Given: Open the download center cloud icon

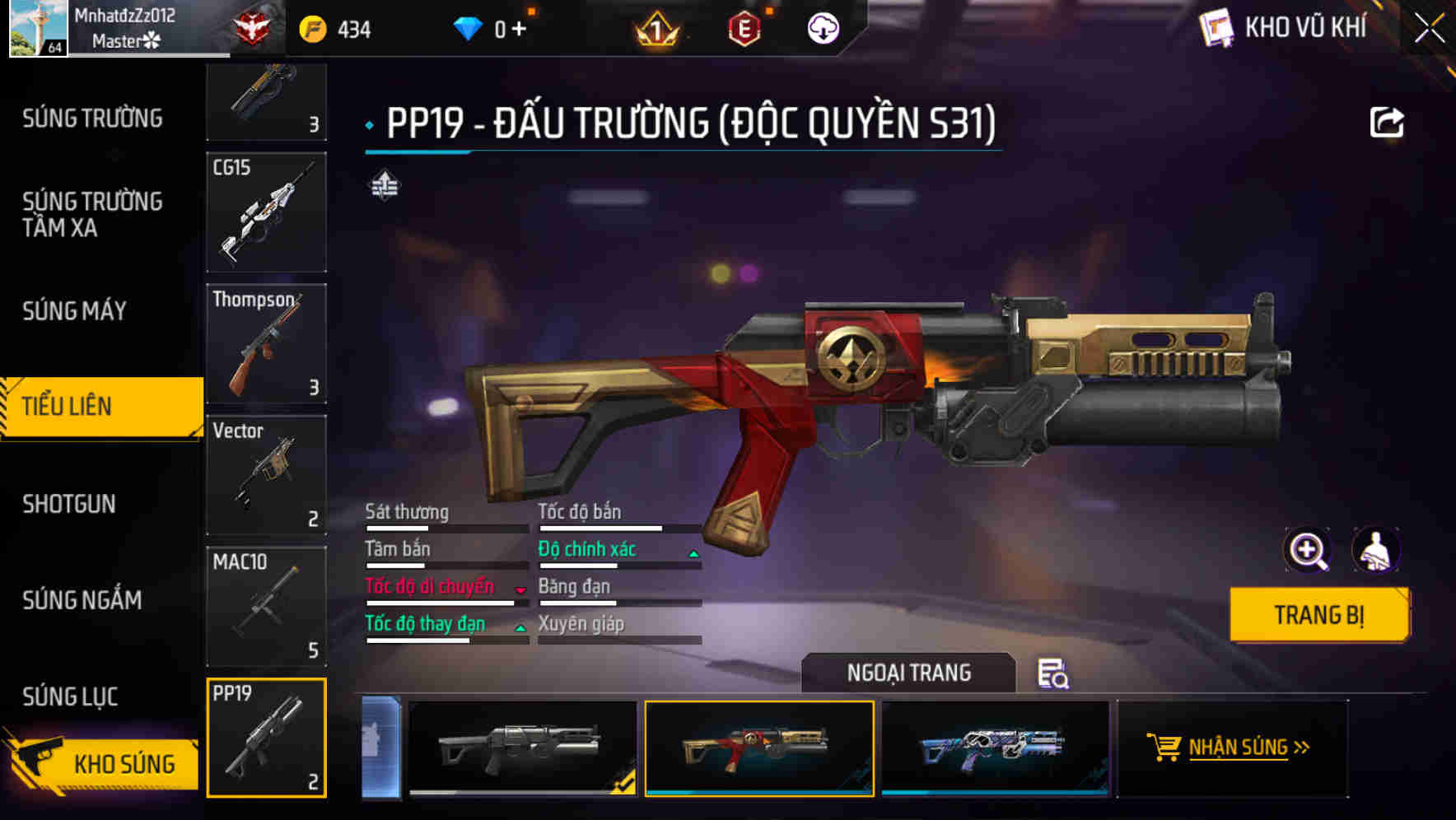Looking at the screenshot, I should pyautogui.click(x=822, y=27).
